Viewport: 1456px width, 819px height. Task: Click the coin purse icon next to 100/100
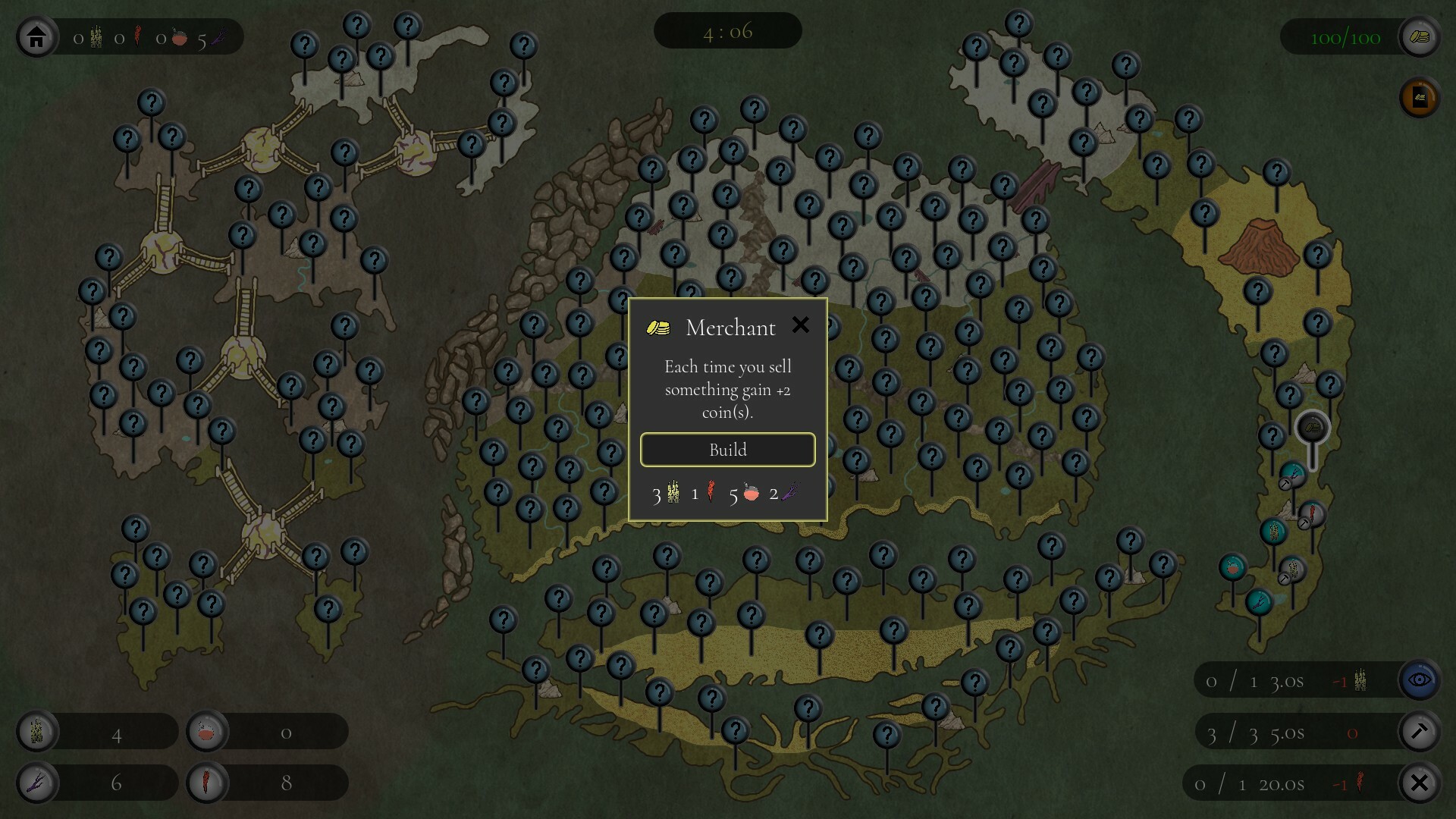(x=1421, y=36)
